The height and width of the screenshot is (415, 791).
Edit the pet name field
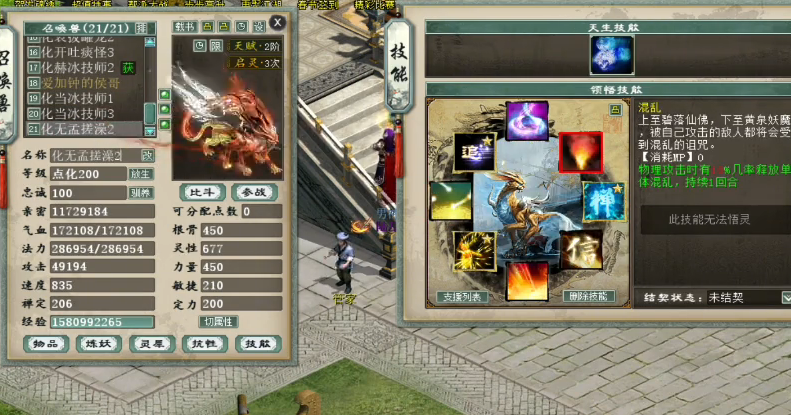click(88, 155)
